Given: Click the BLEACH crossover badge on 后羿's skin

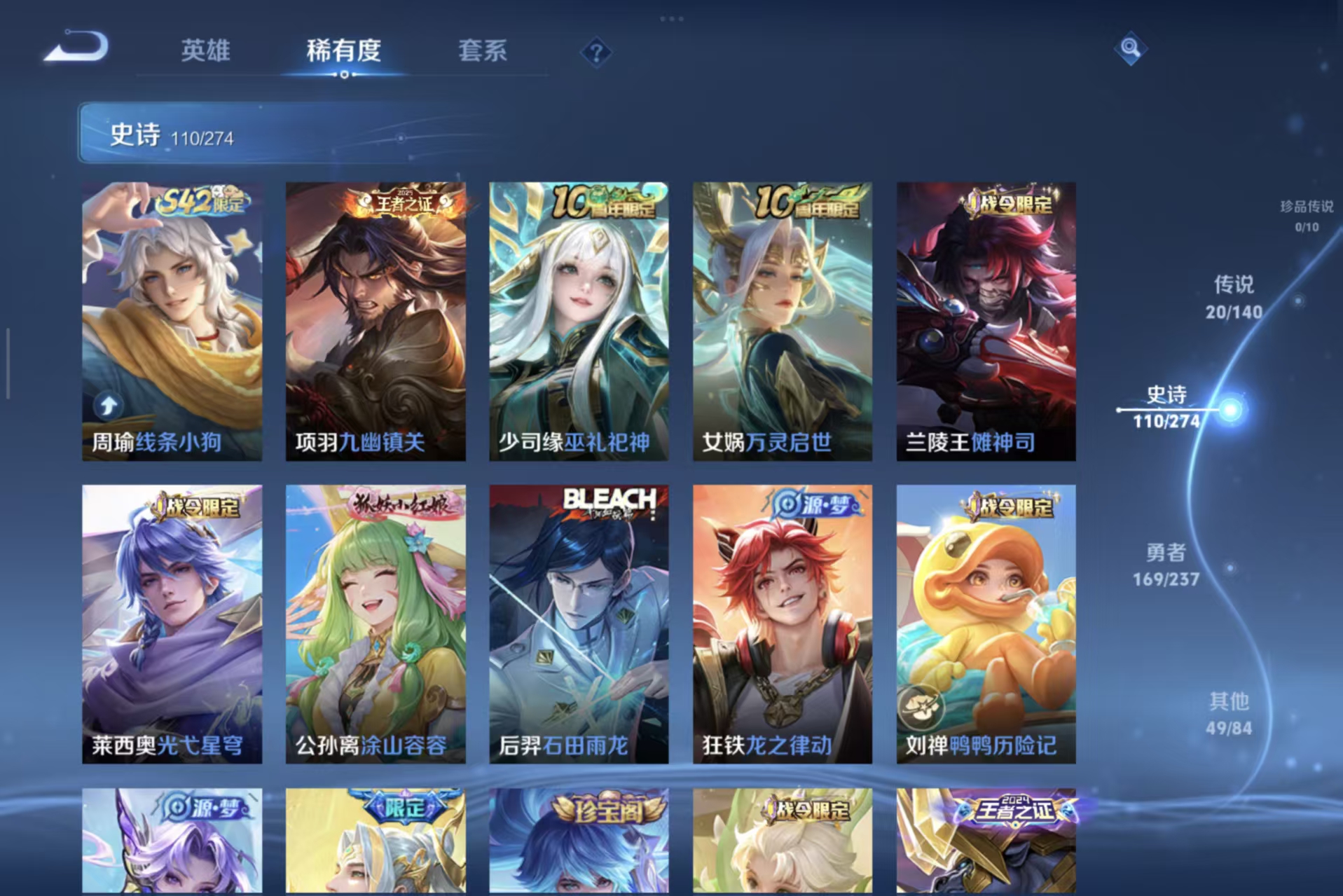Looking at the screenshot, I should (x=607, y=502).
